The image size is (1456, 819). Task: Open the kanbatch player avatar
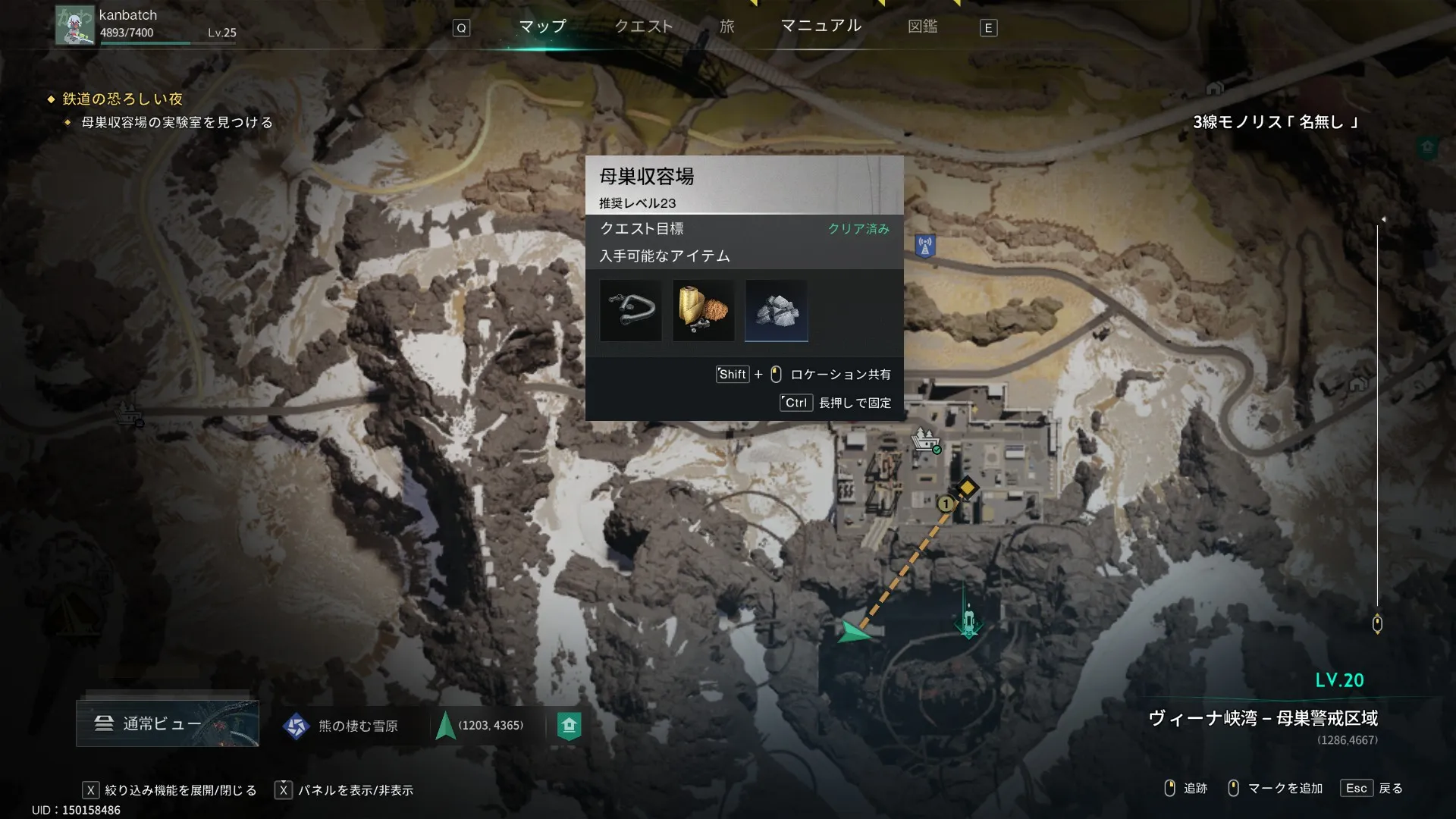click(x=75, y=25)
